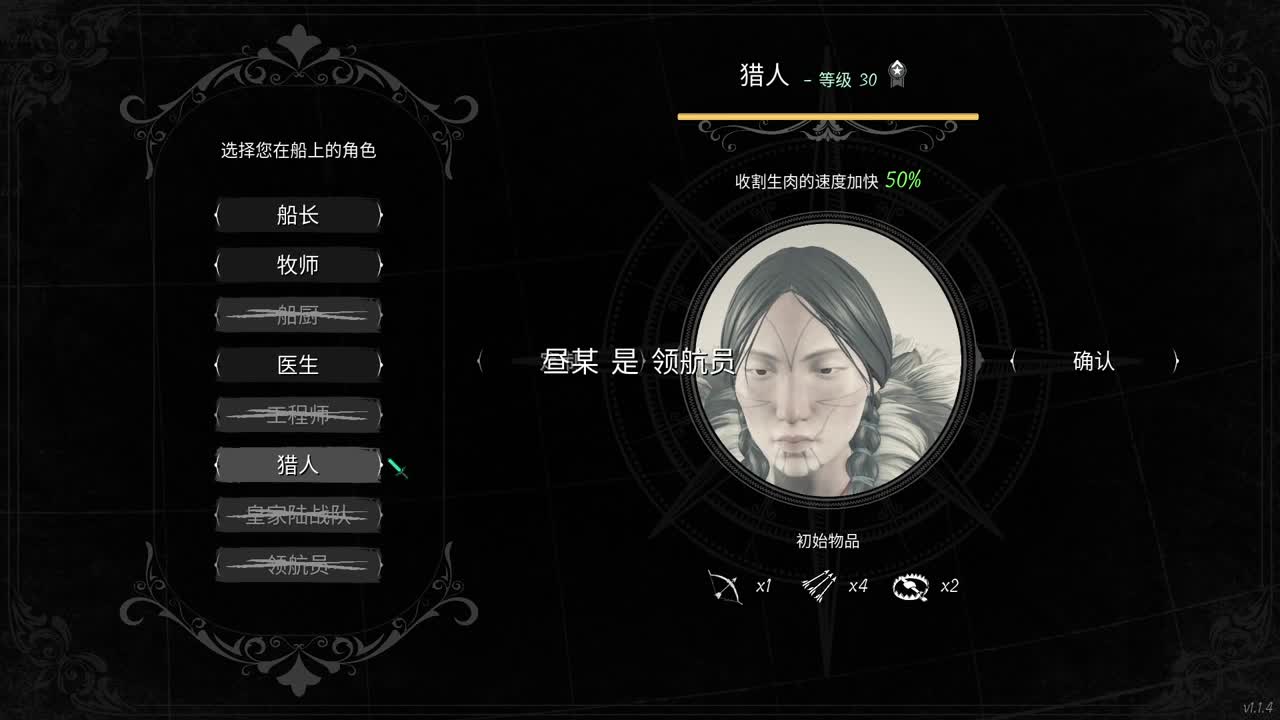This screenshot has height=720, width=1280.
Task: Click the highlighted 猎人 hunter role button
Action: point(297,464)
